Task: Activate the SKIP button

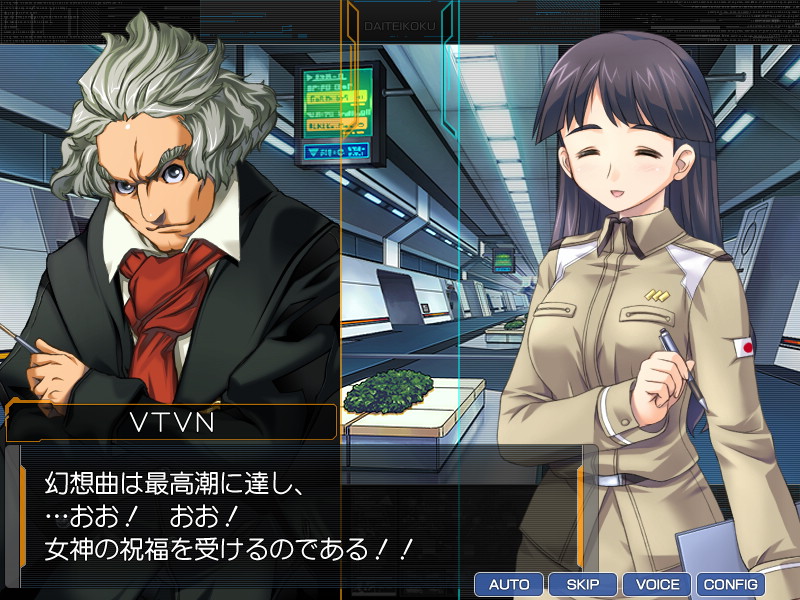Action: [x=583, y=584]
